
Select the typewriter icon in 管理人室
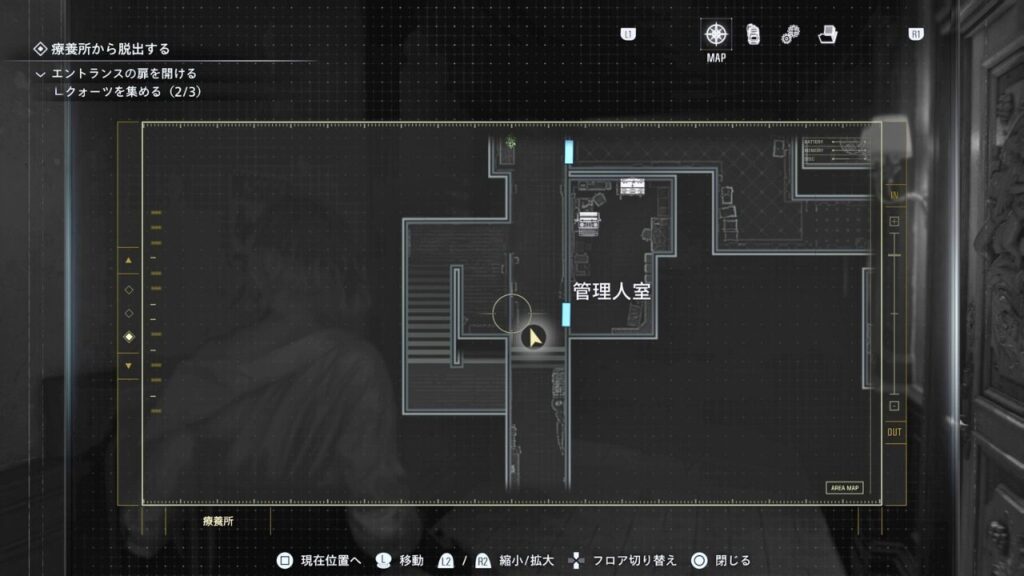tap(586, 221)
